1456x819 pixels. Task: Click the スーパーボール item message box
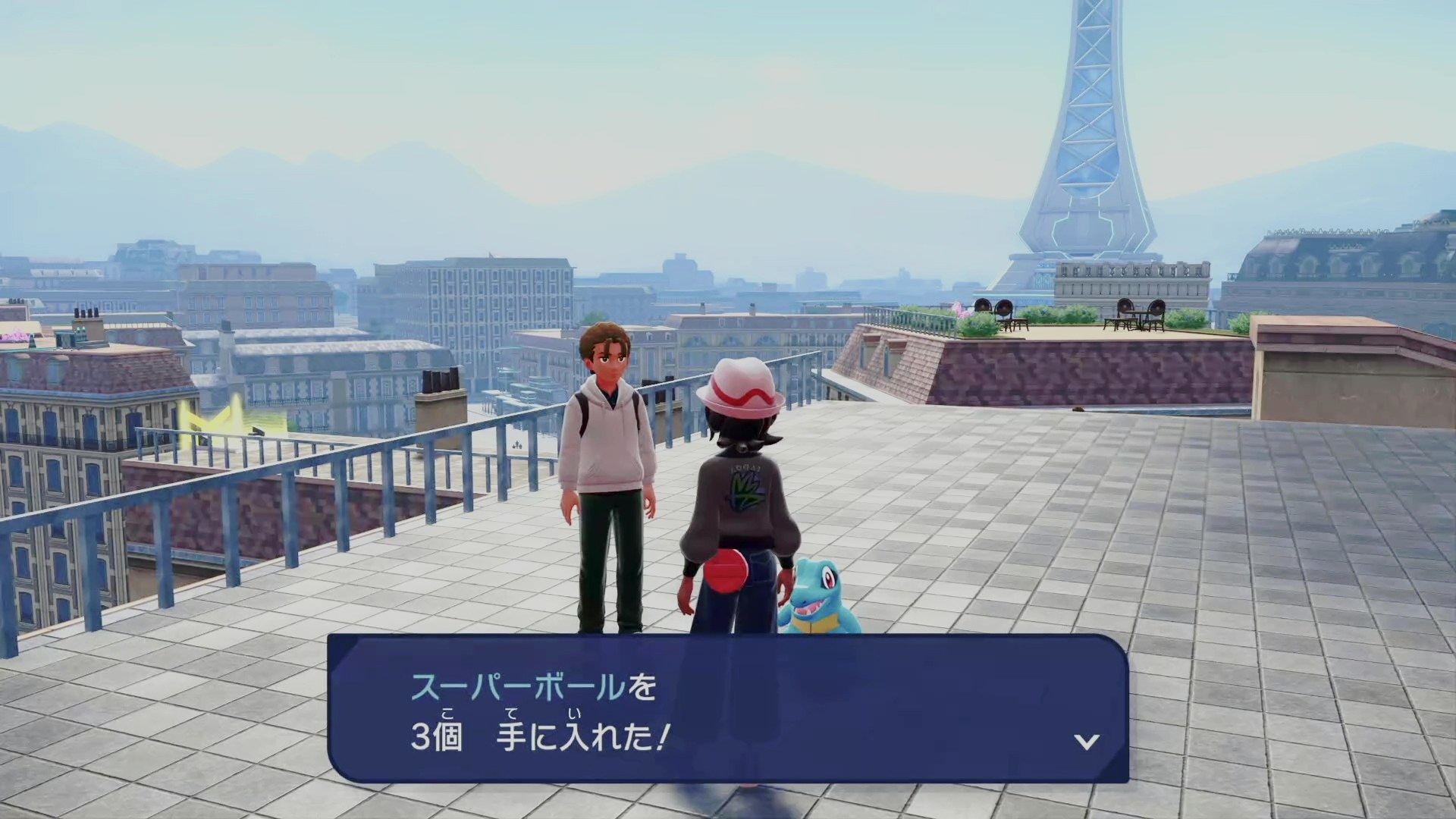pyautogui.click(x=728, y=709)
